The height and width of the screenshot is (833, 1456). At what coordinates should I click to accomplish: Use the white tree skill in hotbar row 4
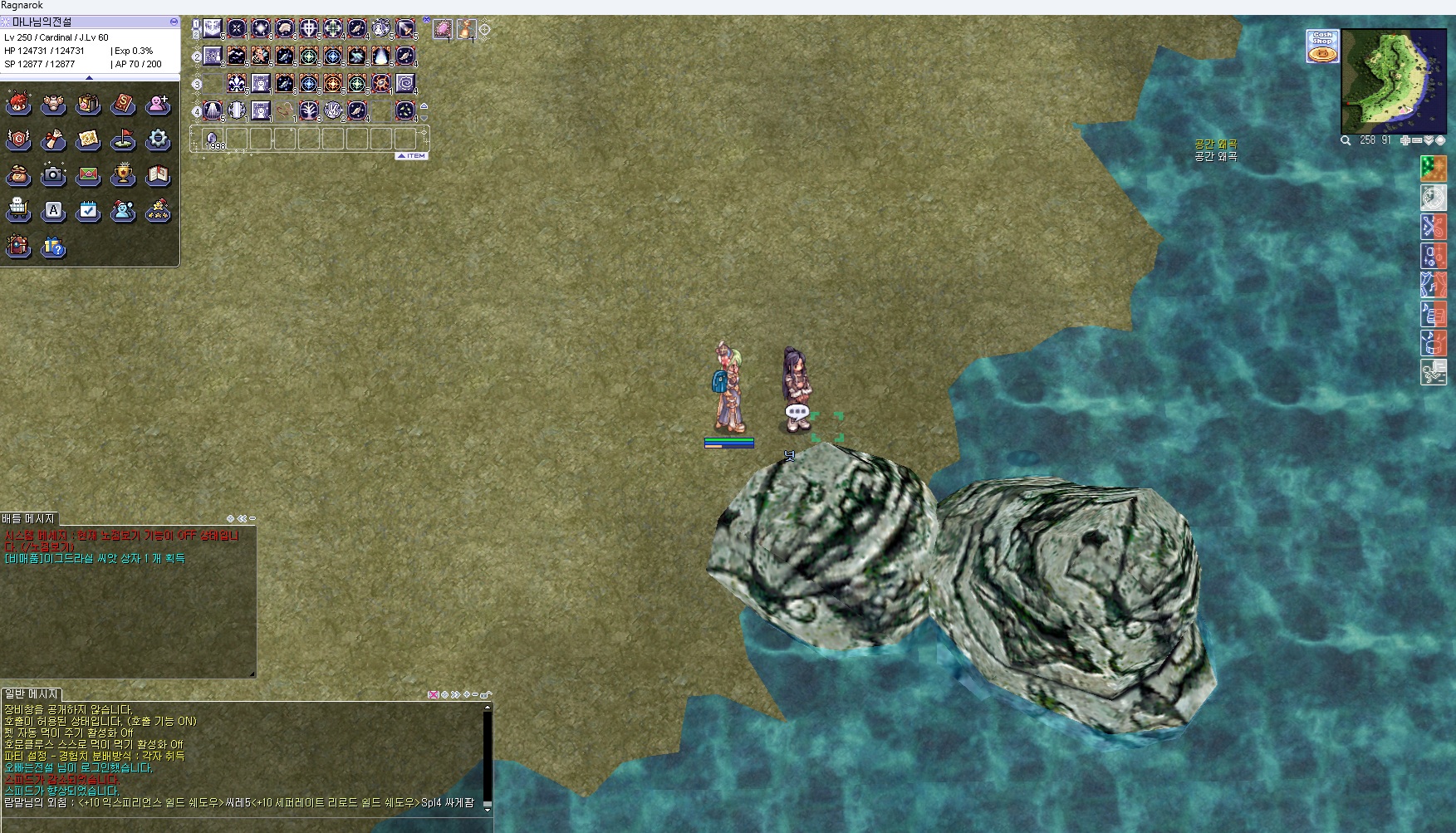[x=309, y=110]
